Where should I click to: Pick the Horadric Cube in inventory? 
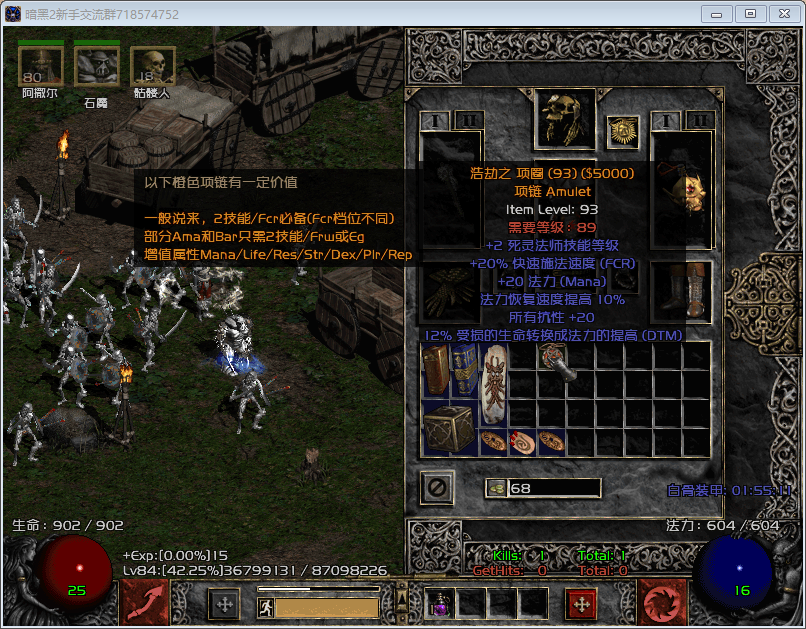[445, 428]
